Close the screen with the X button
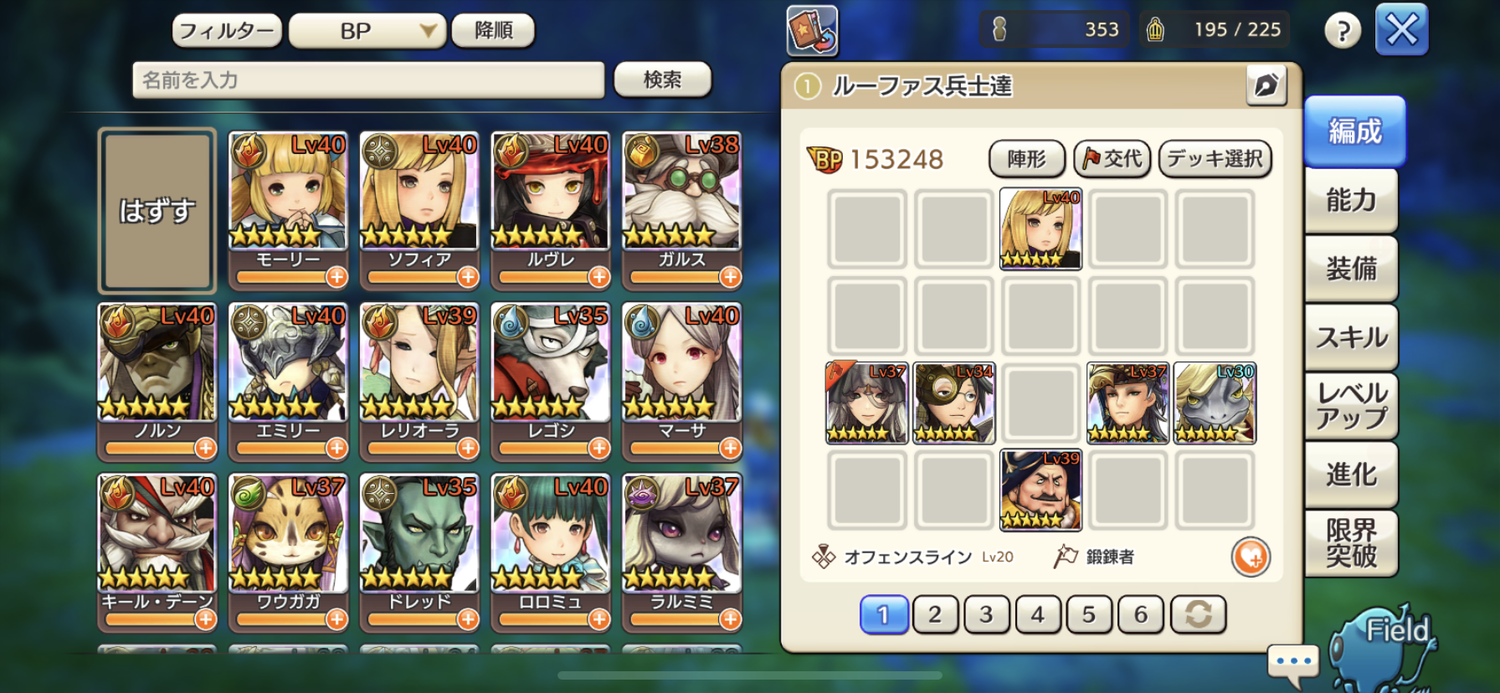Screen dimensions: 1500x693 1401,30
